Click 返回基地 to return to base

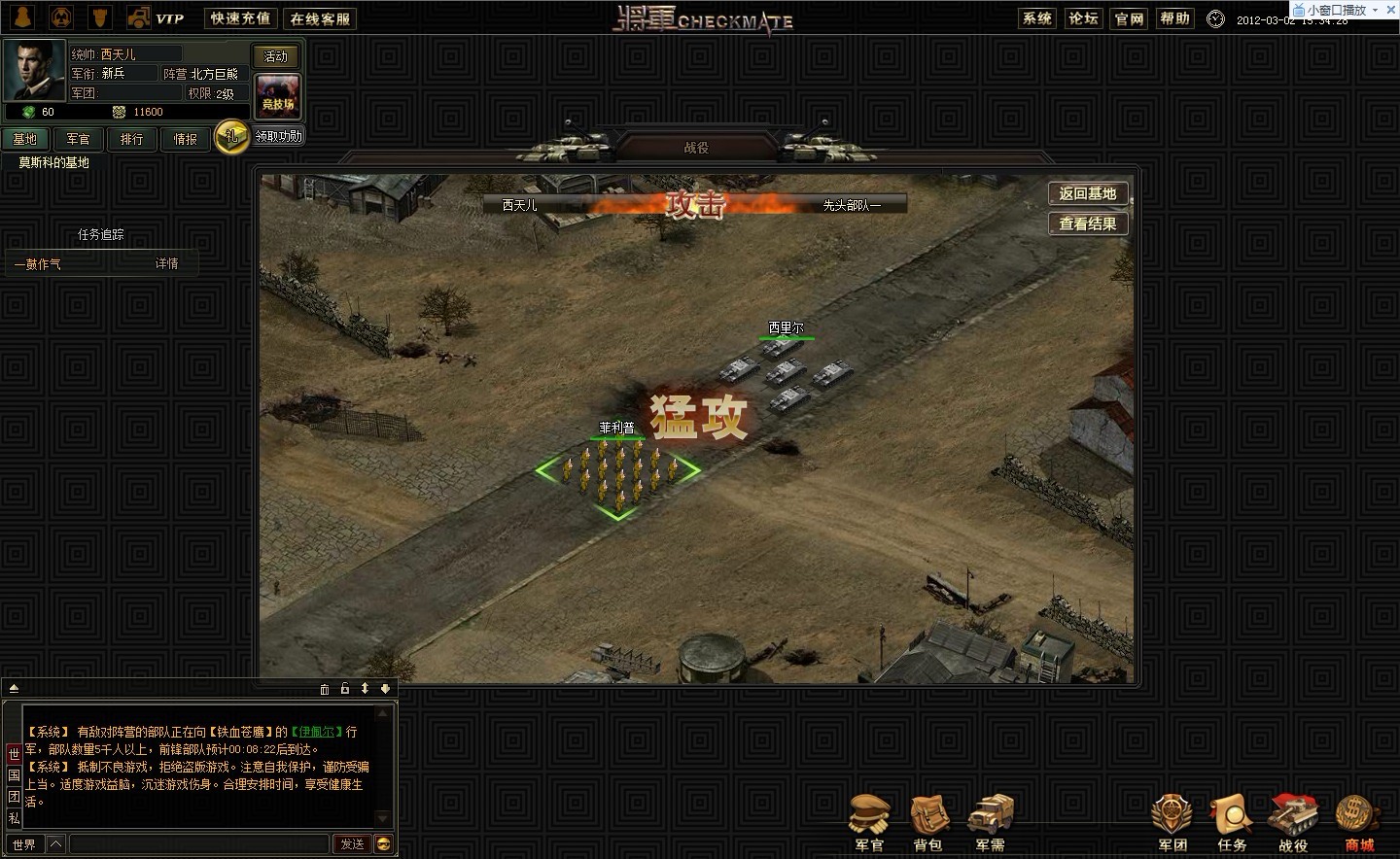point(1087,193)
